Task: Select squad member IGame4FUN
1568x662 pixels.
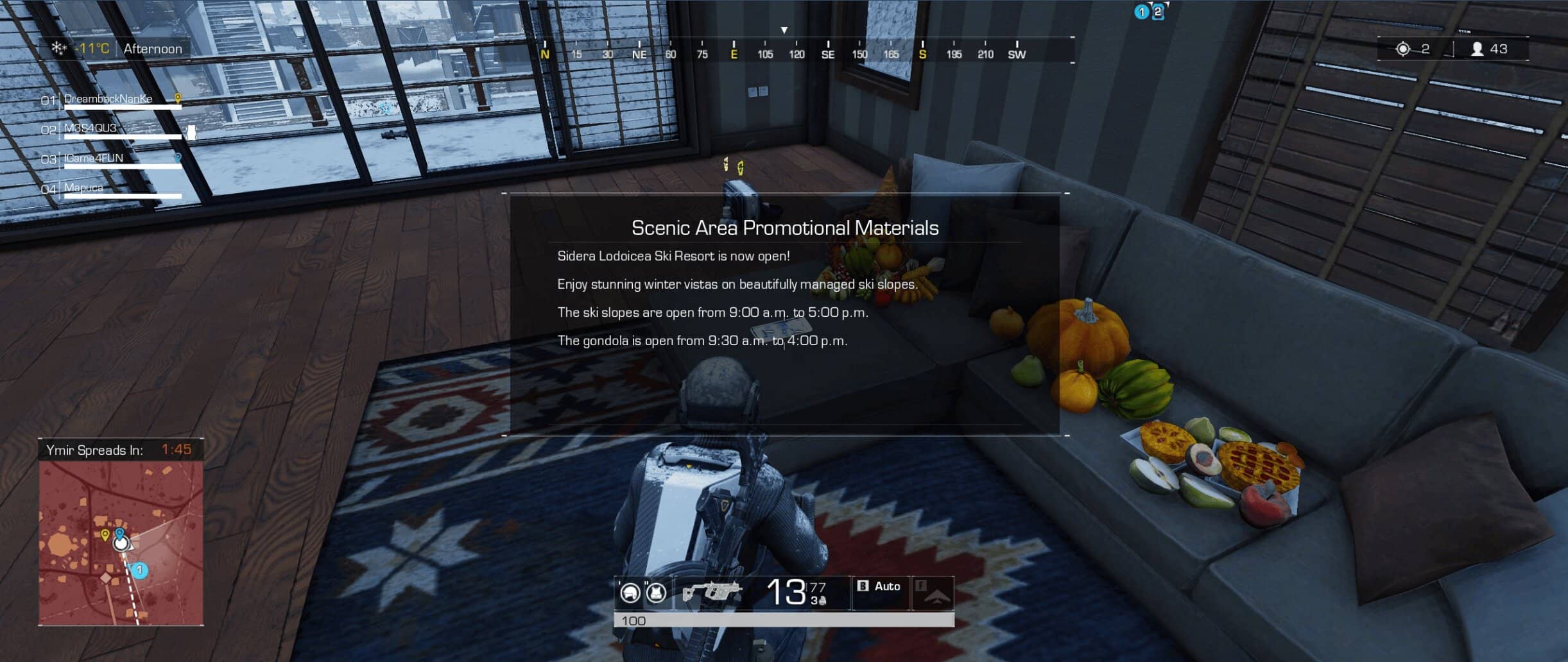Action: (94, 158)
